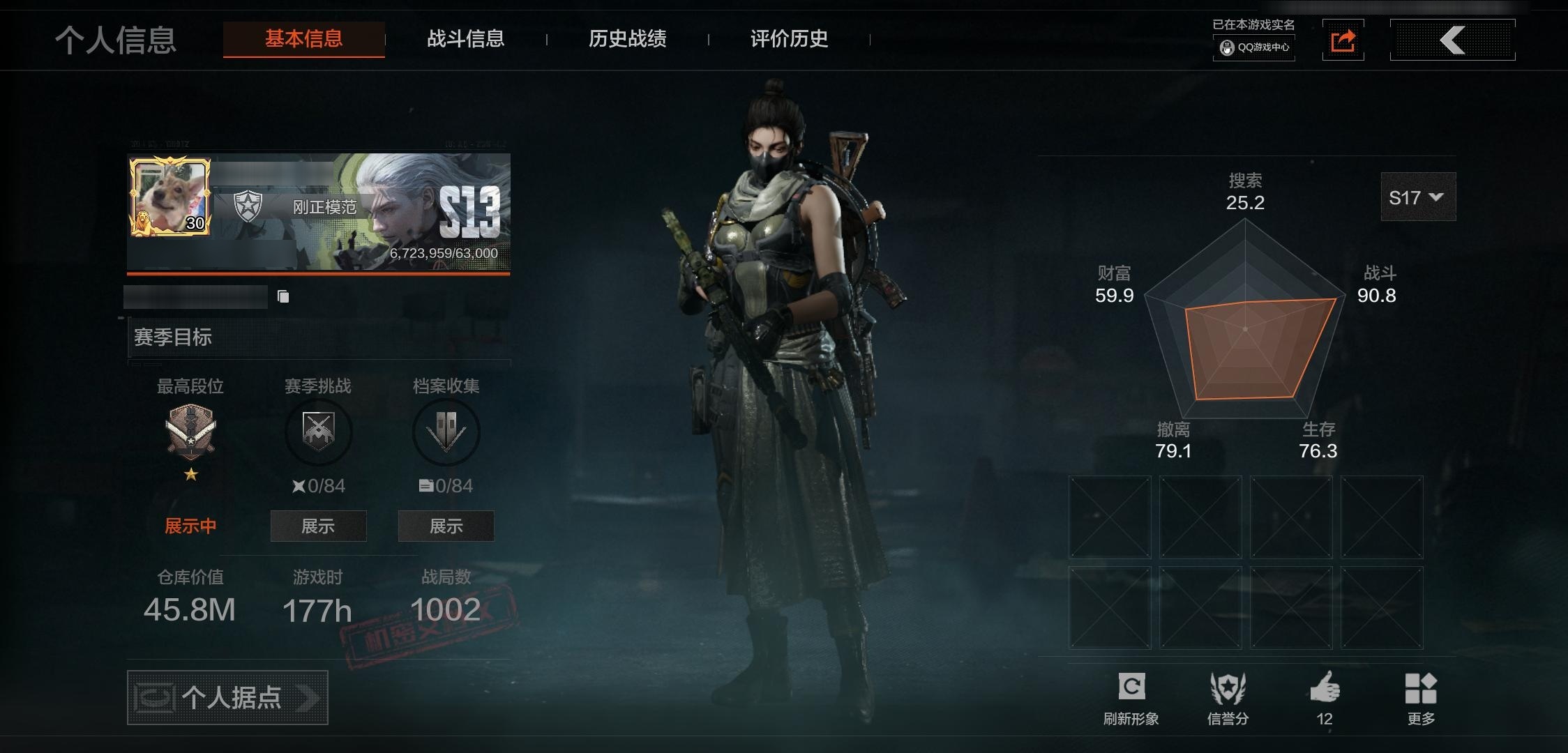The image size is (1568, 753).
Task: Click the 评价历史 menu item
Action: click(x=787, y=40)
